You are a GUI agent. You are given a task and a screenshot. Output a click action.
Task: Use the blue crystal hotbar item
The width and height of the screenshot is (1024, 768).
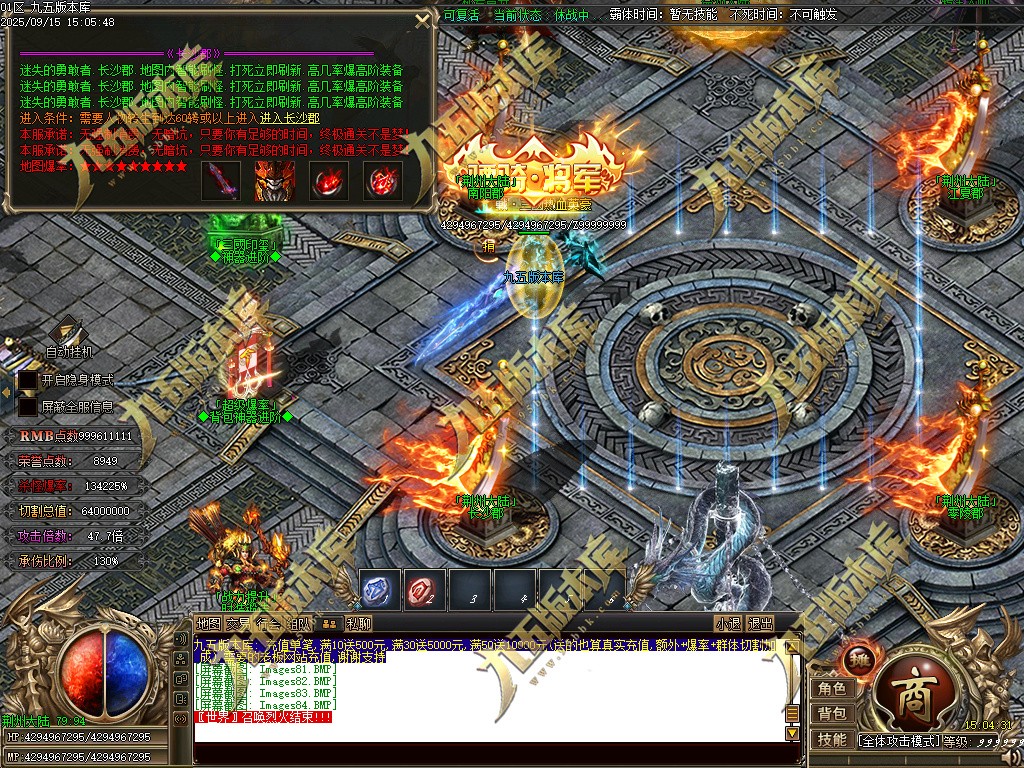pyautogui.click(x=380, y=590)
